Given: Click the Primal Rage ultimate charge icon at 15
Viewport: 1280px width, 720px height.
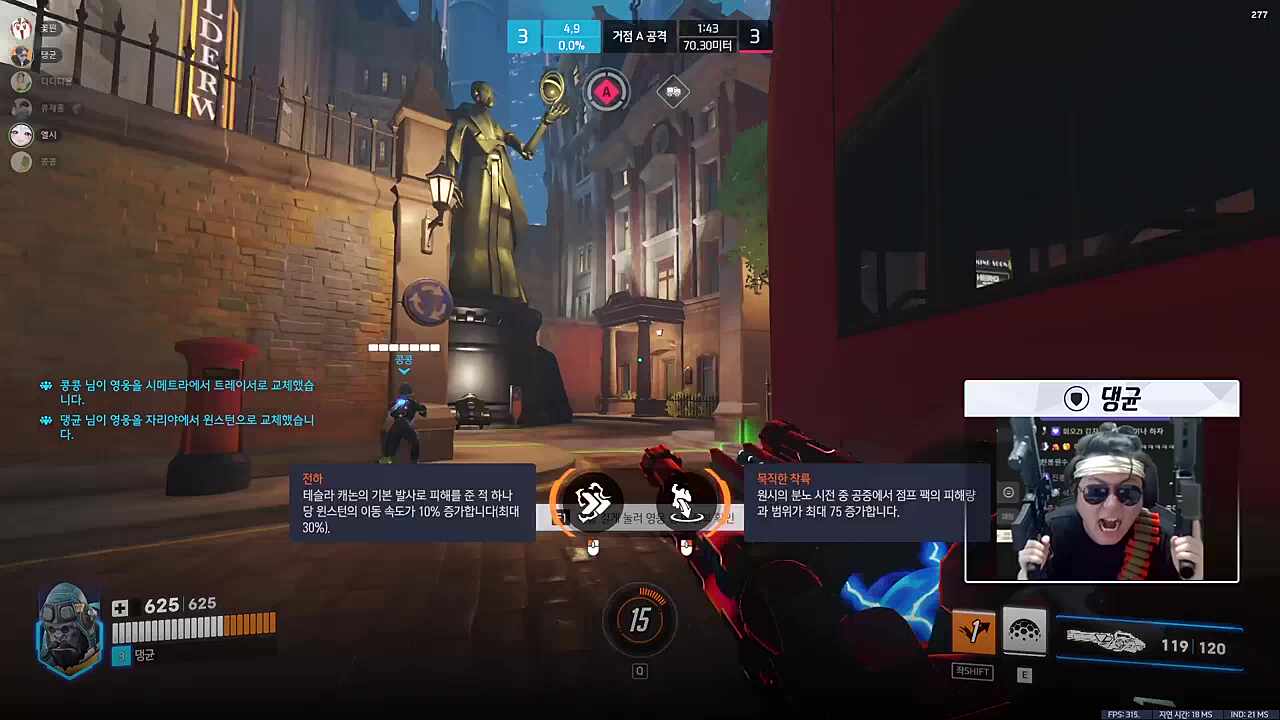Looking at the screenshot, I should (640, 620).
